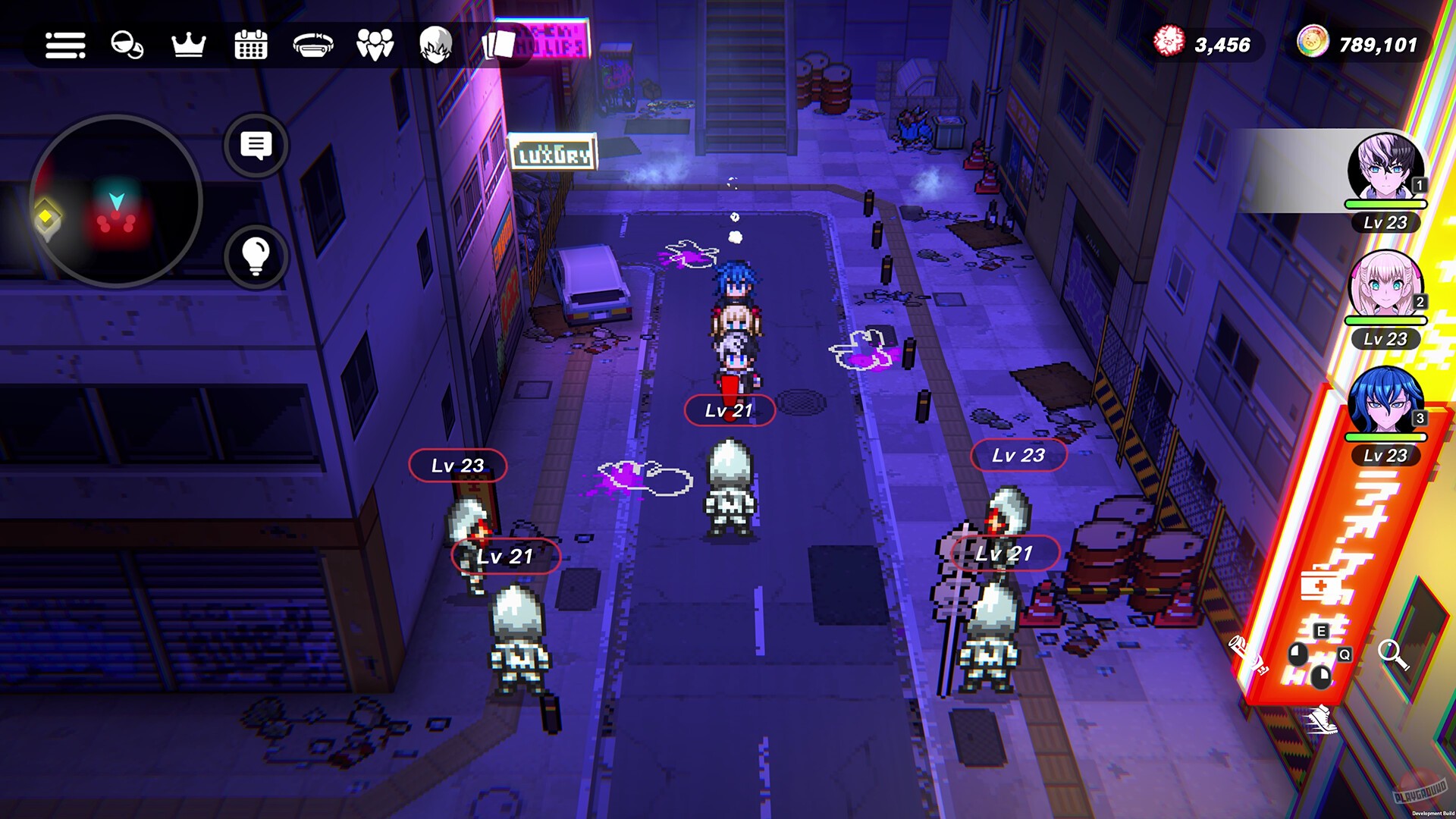Select the crown rankings icon
The width and height of the screenshot is (1456, 819).
(x=188, y=45)
